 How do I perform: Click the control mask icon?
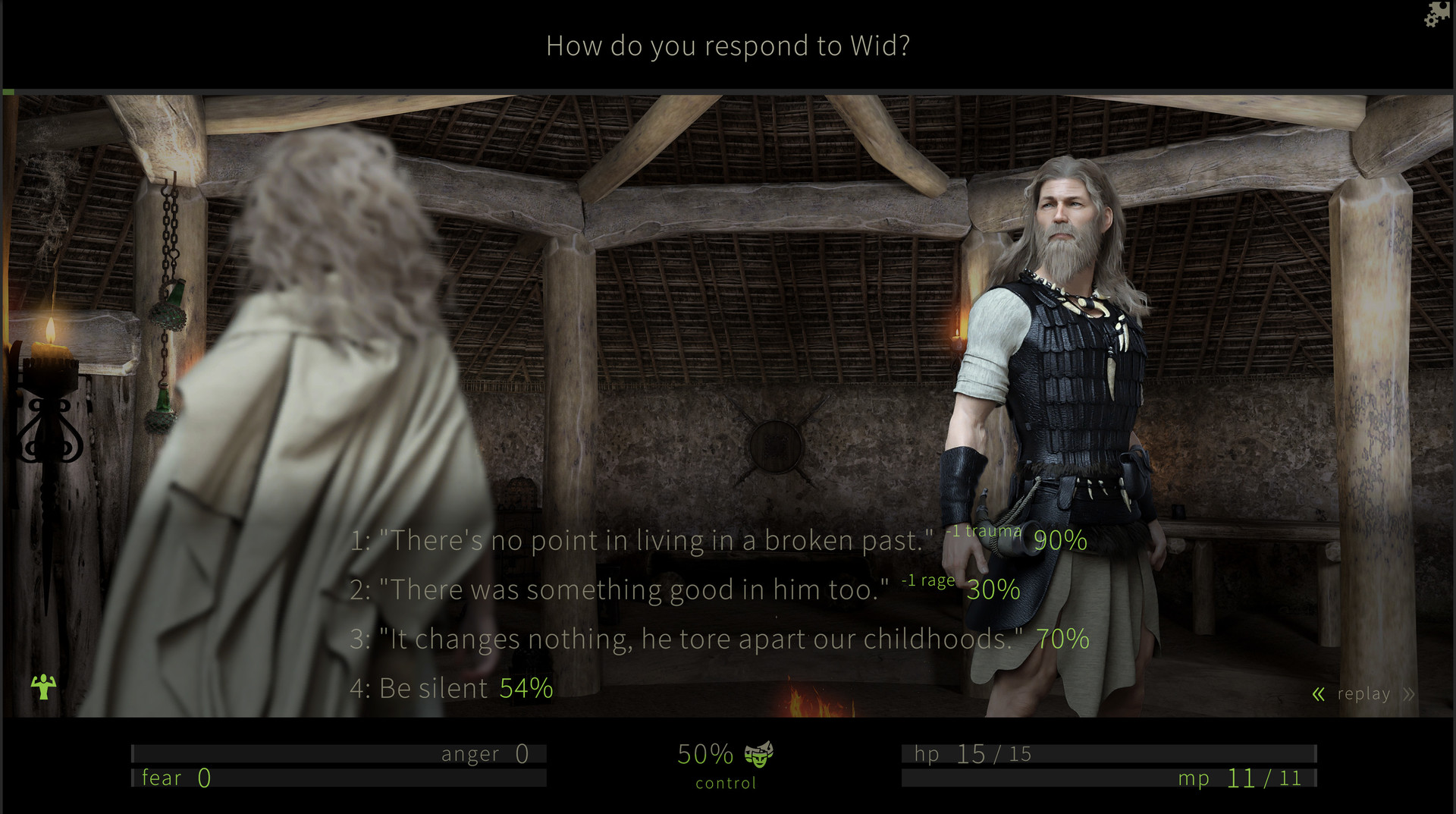[758, 754]
